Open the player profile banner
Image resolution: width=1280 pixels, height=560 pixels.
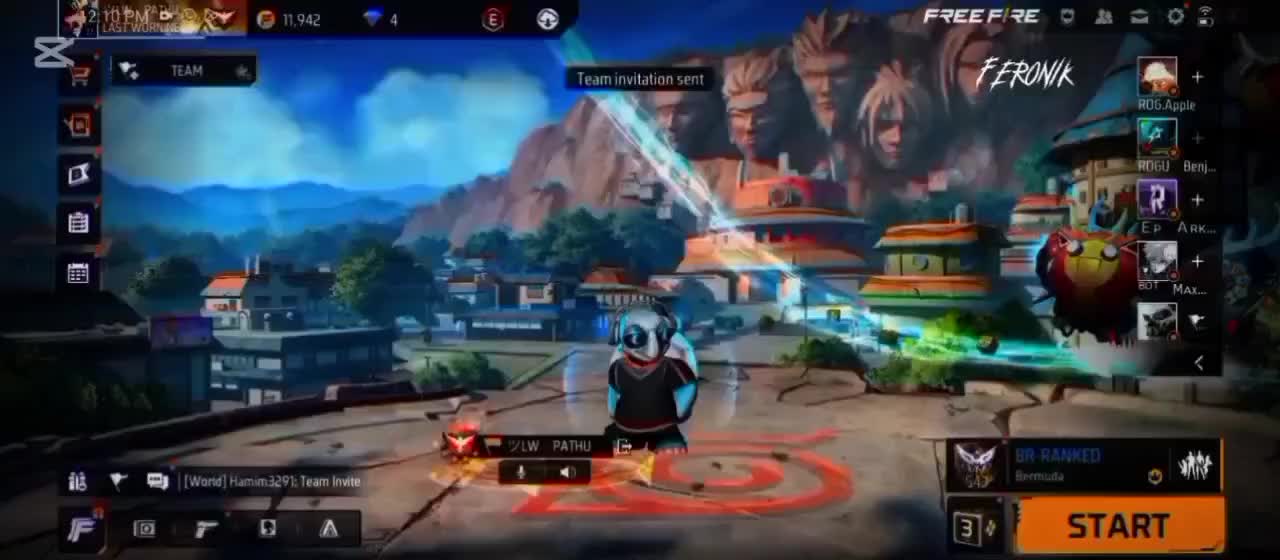click(x=150, y=17)
